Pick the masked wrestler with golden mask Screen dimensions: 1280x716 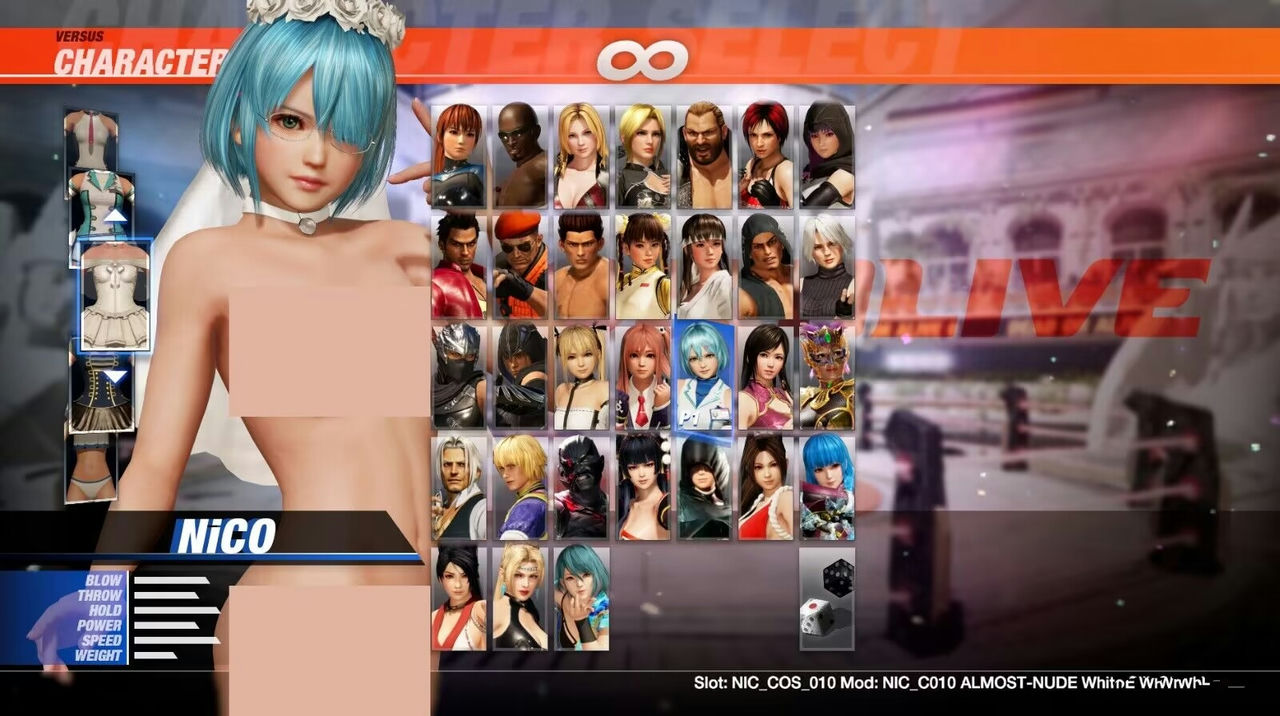(827, 376)
